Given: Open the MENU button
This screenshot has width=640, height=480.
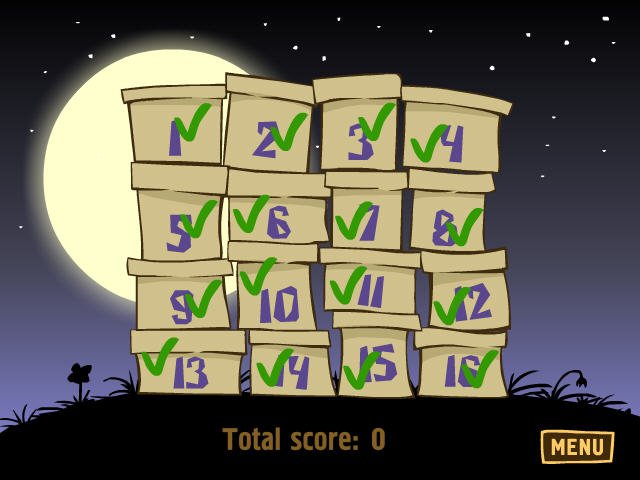Looking at the screenshot, I should (x=577, y=446).
